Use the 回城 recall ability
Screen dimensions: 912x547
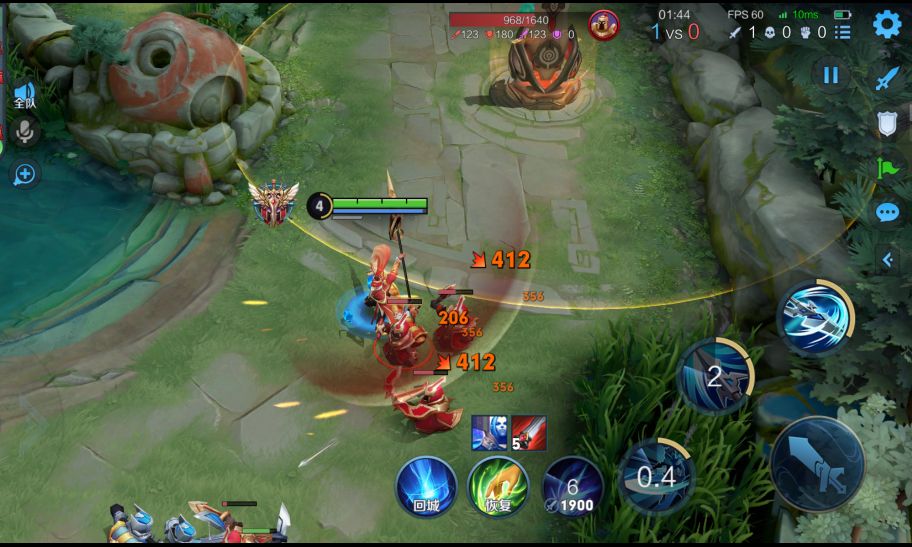pyautogui.click(x=426, y=486)
